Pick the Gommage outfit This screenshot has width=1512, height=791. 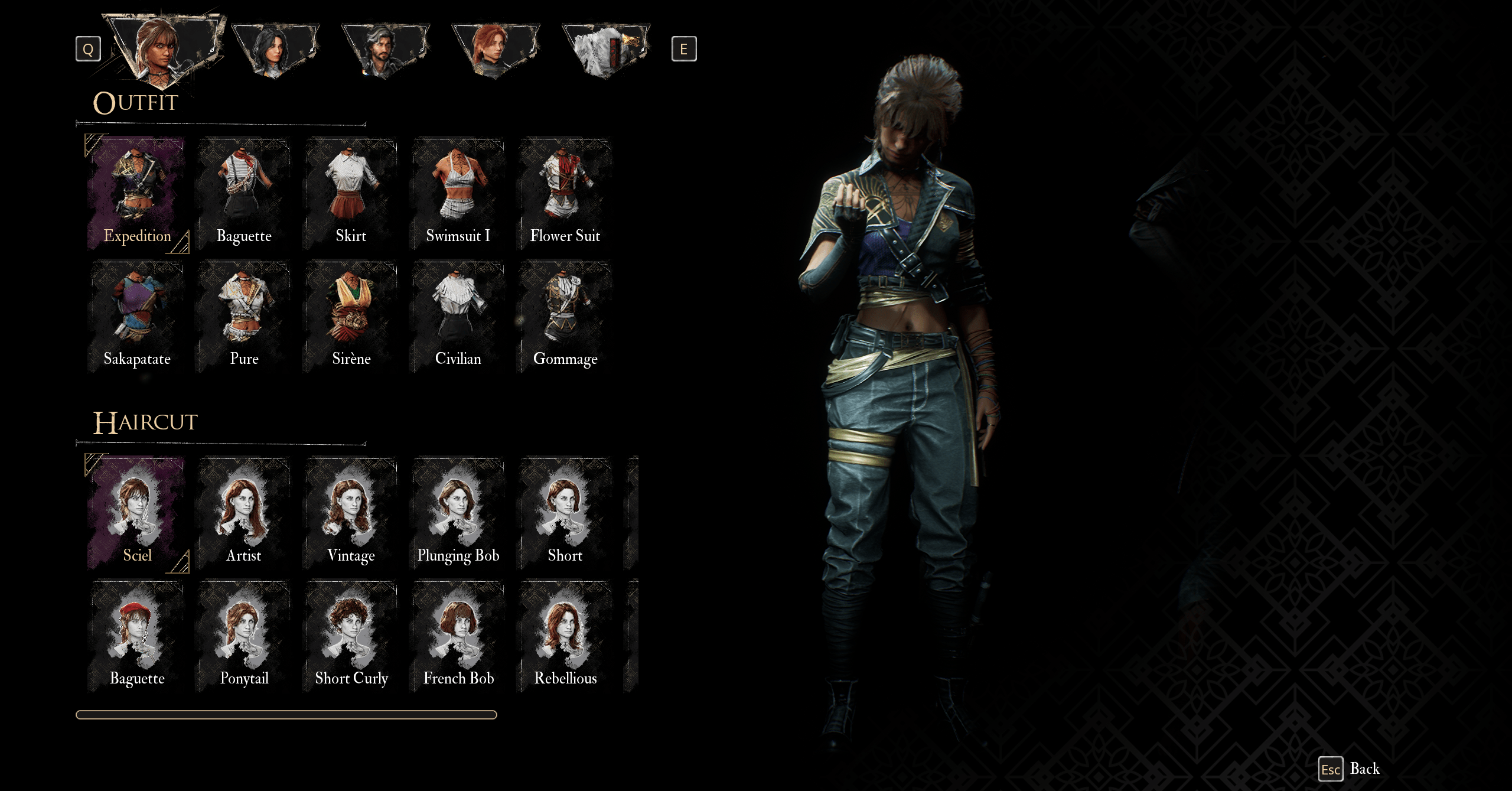click(565, 317)
